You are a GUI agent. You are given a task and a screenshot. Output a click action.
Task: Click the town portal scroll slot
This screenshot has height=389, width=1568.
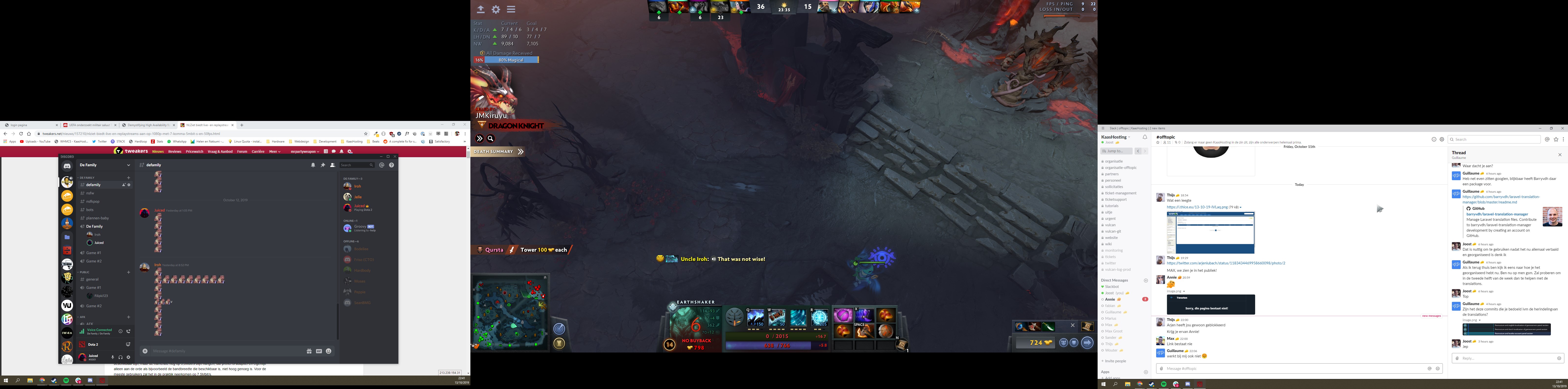(902, 345)
